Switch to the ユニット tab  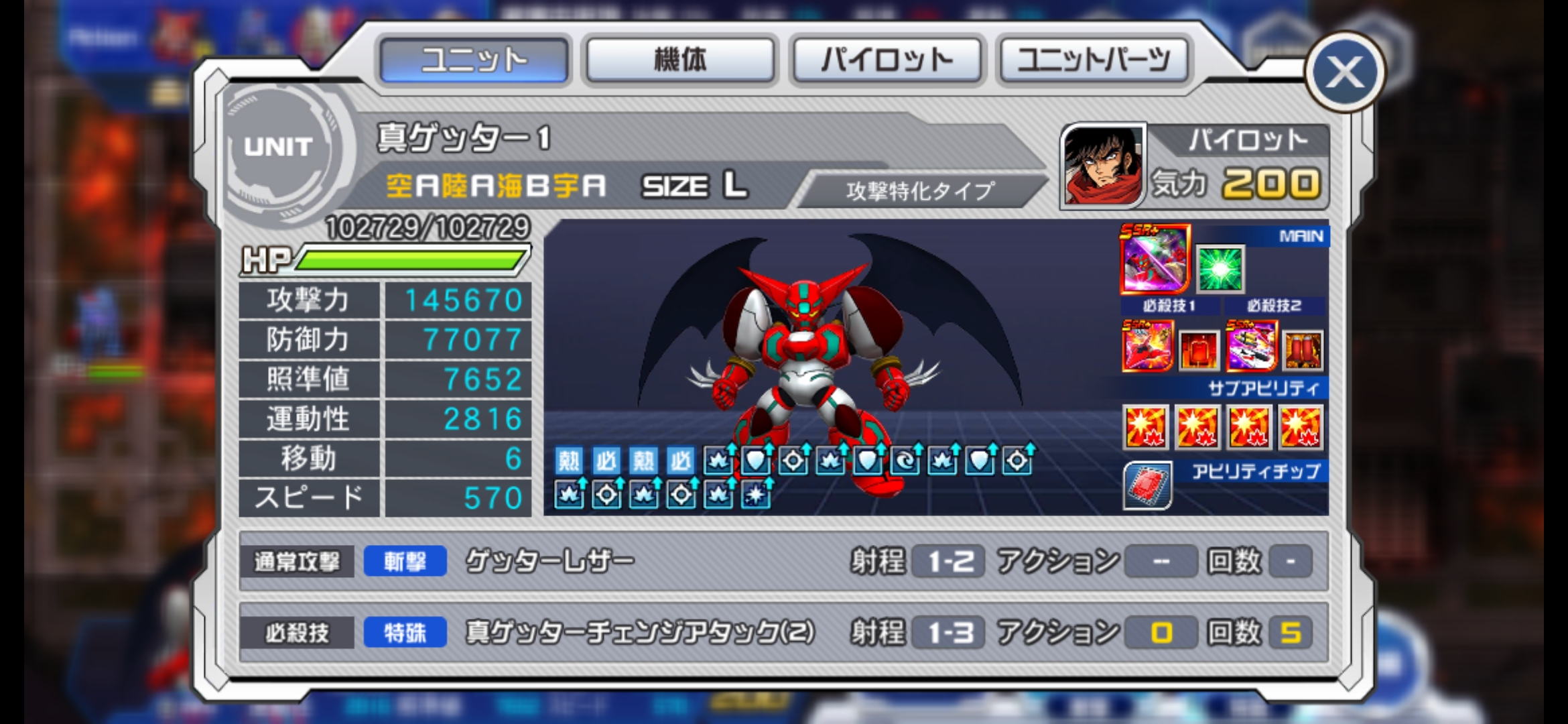[474, 60]
